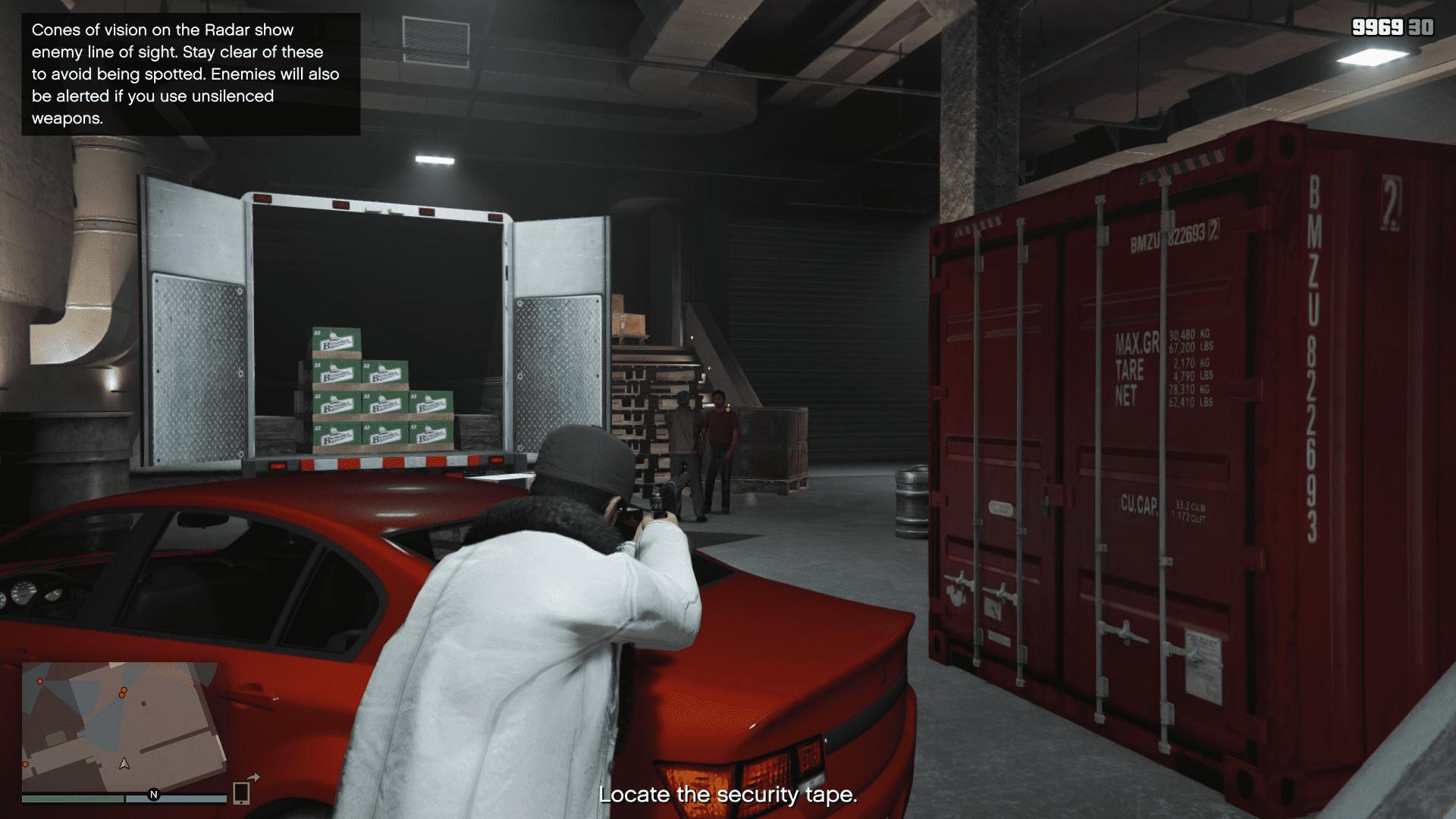Click the orange blip at the minimap's top-left

click(39, 681)
